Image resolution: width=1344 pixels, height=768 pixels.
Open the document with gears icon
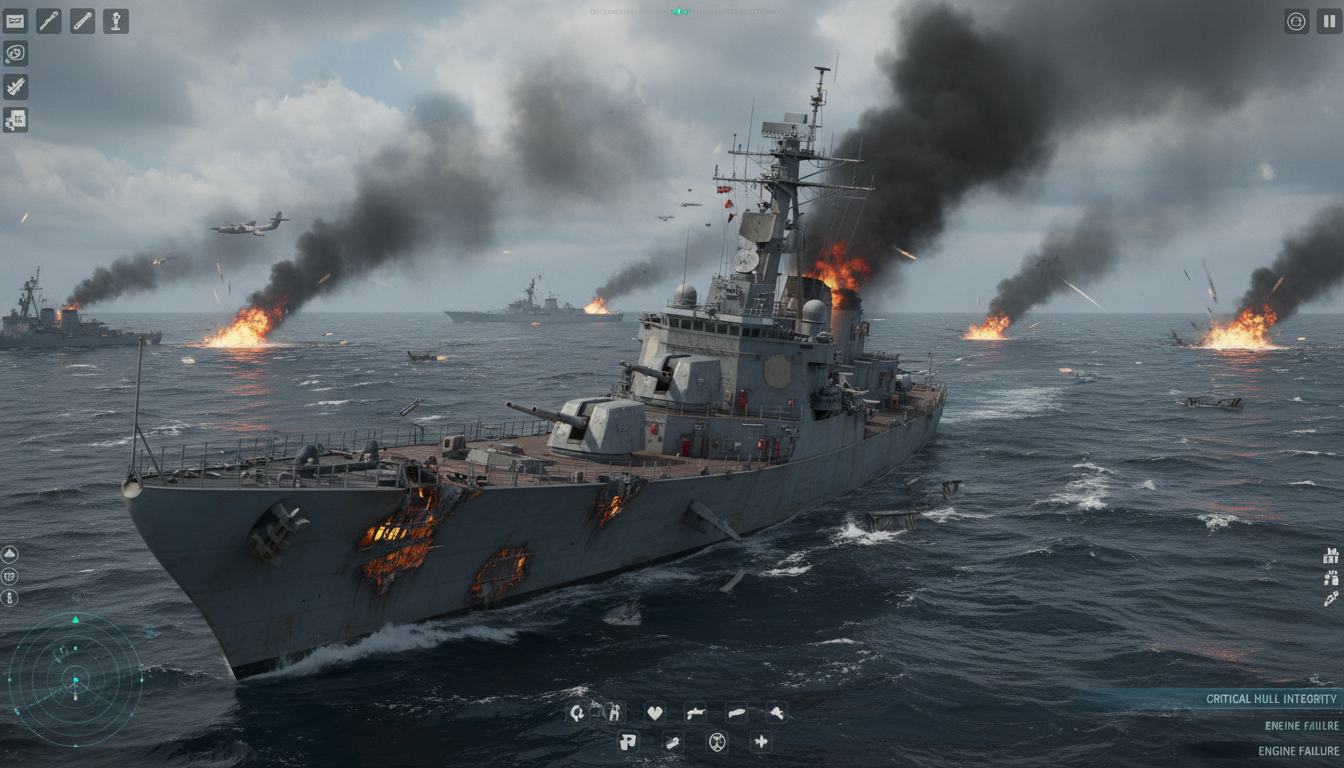pyautogui.click(x=15, y=120)
